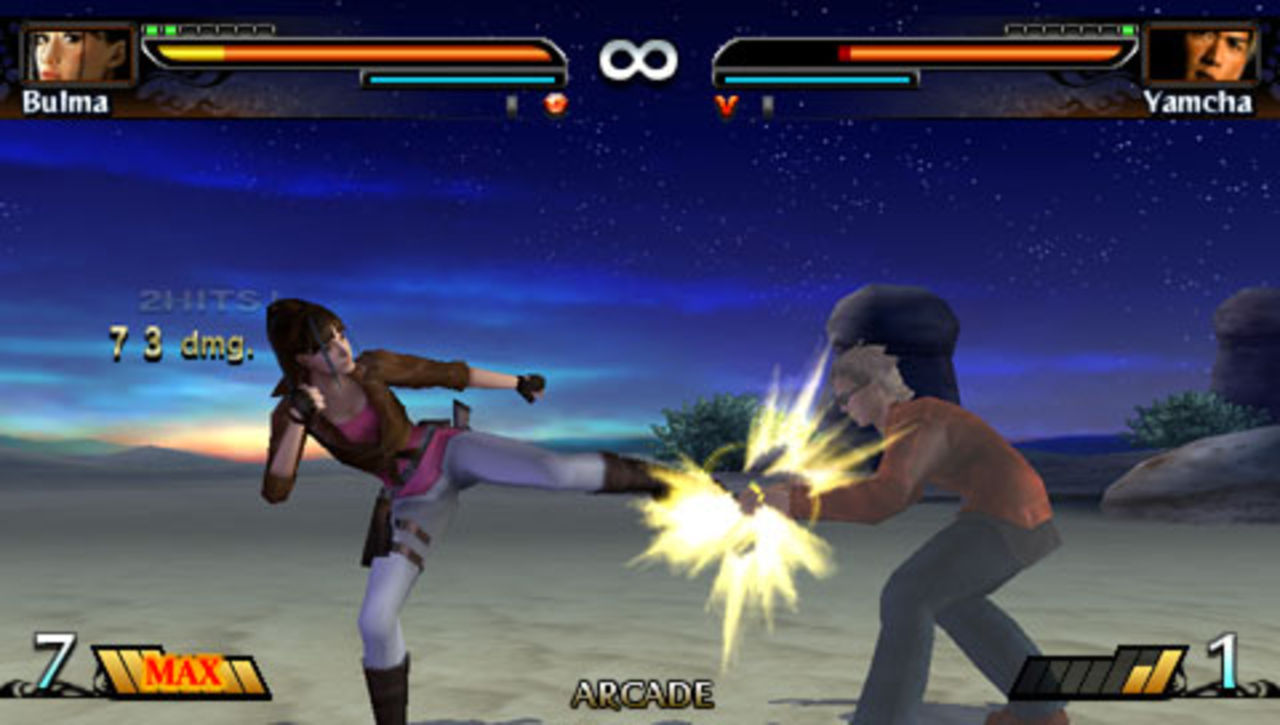The height and width of the screenshot is (725, 1280).
Task: Select the ARCADE mode label
Action: [x=643, y=692]
